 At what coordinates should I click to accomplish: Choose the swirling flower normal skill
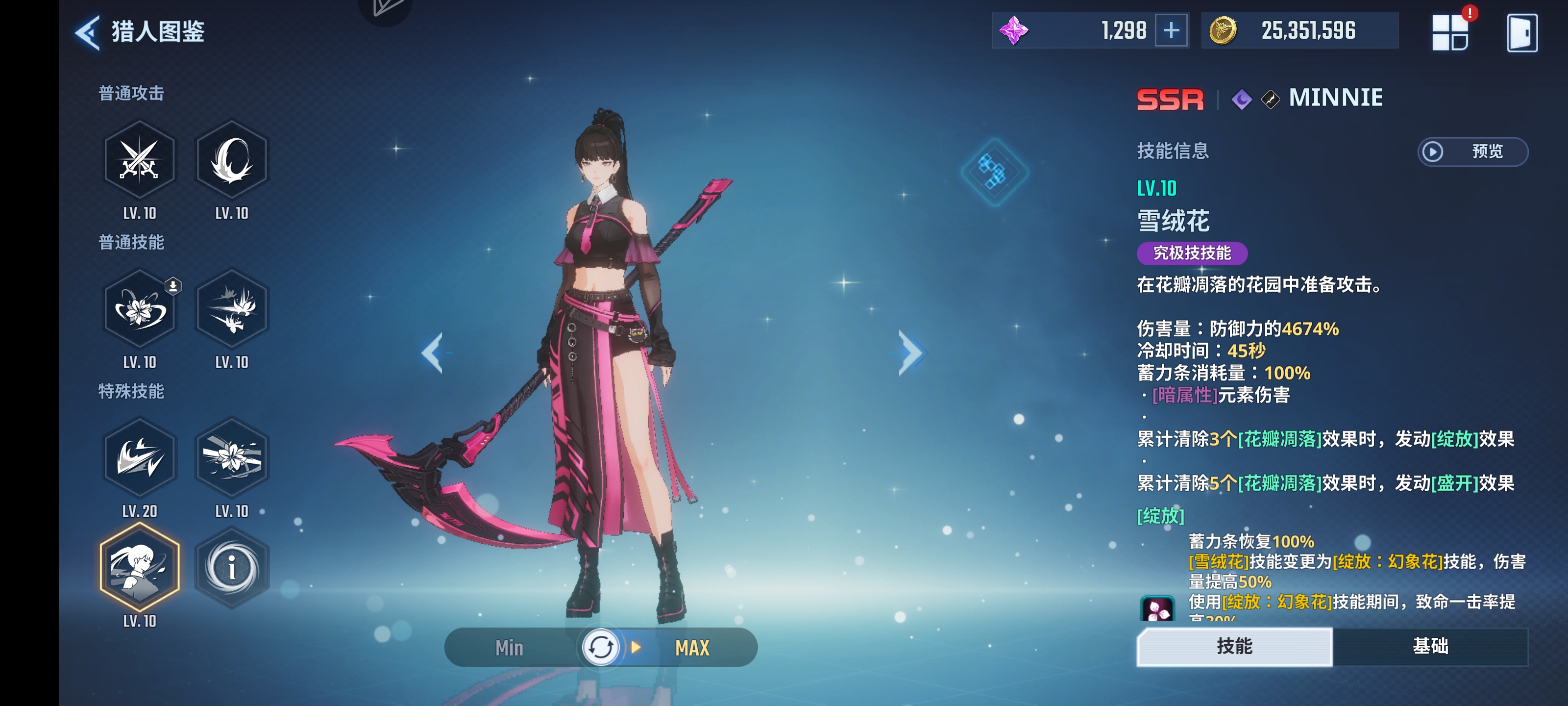[139, 309]
